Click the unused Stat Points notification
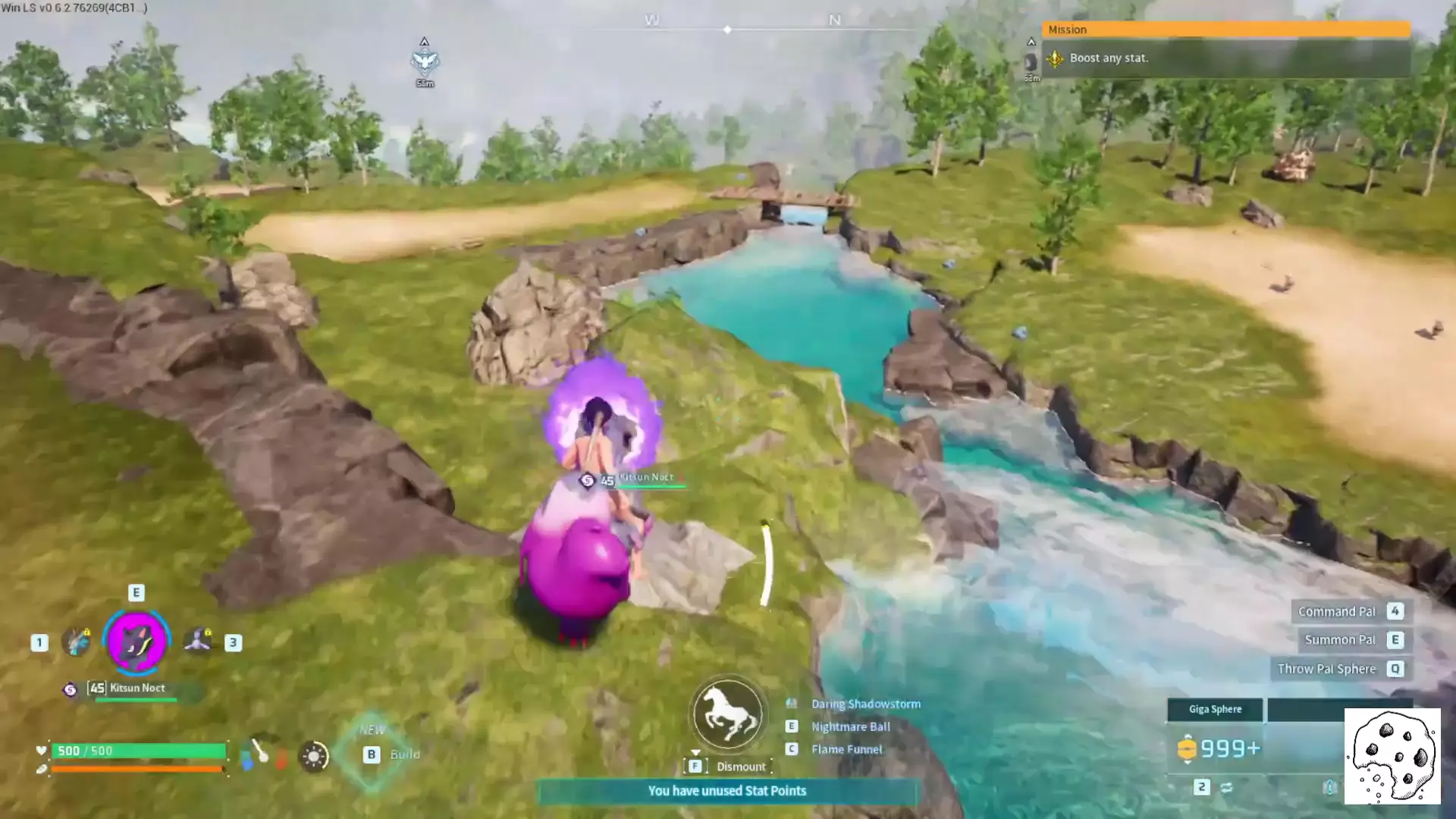1456x819 pixels. (x=726, y=791)
